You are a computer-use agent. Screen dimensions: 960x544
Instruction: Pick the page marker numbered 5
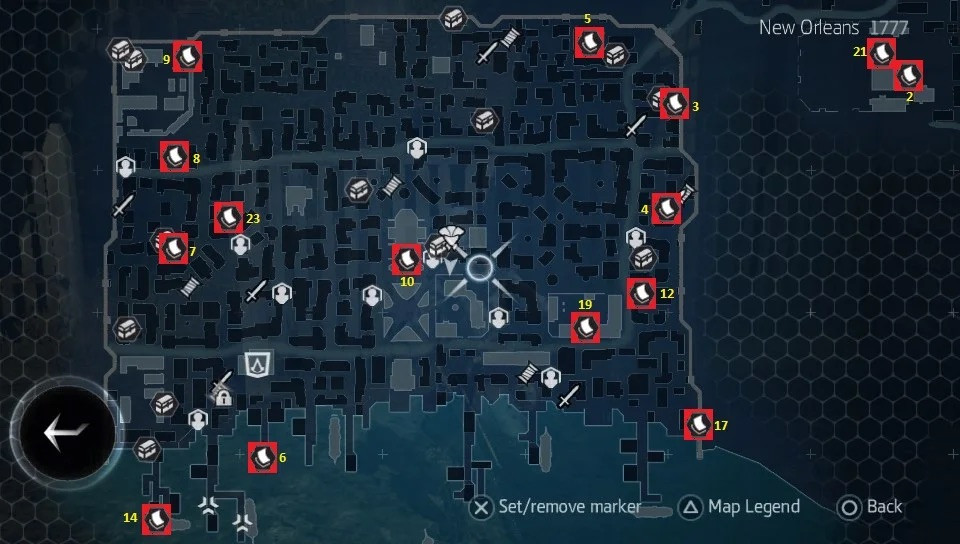click(x=589, y=43)
